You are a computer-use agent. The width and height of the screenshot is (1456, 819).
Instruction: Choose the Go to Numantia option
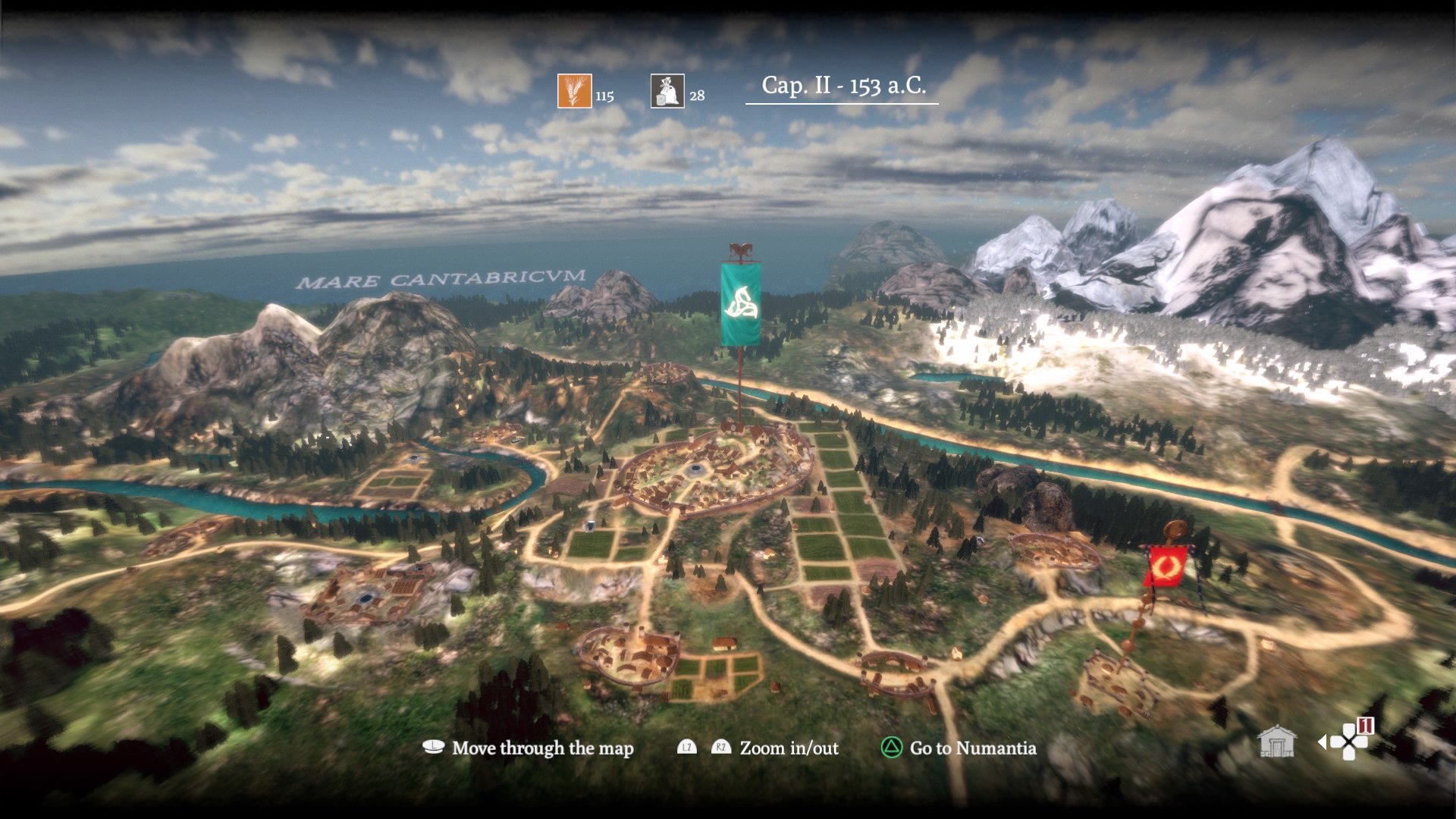pos(959,748)
